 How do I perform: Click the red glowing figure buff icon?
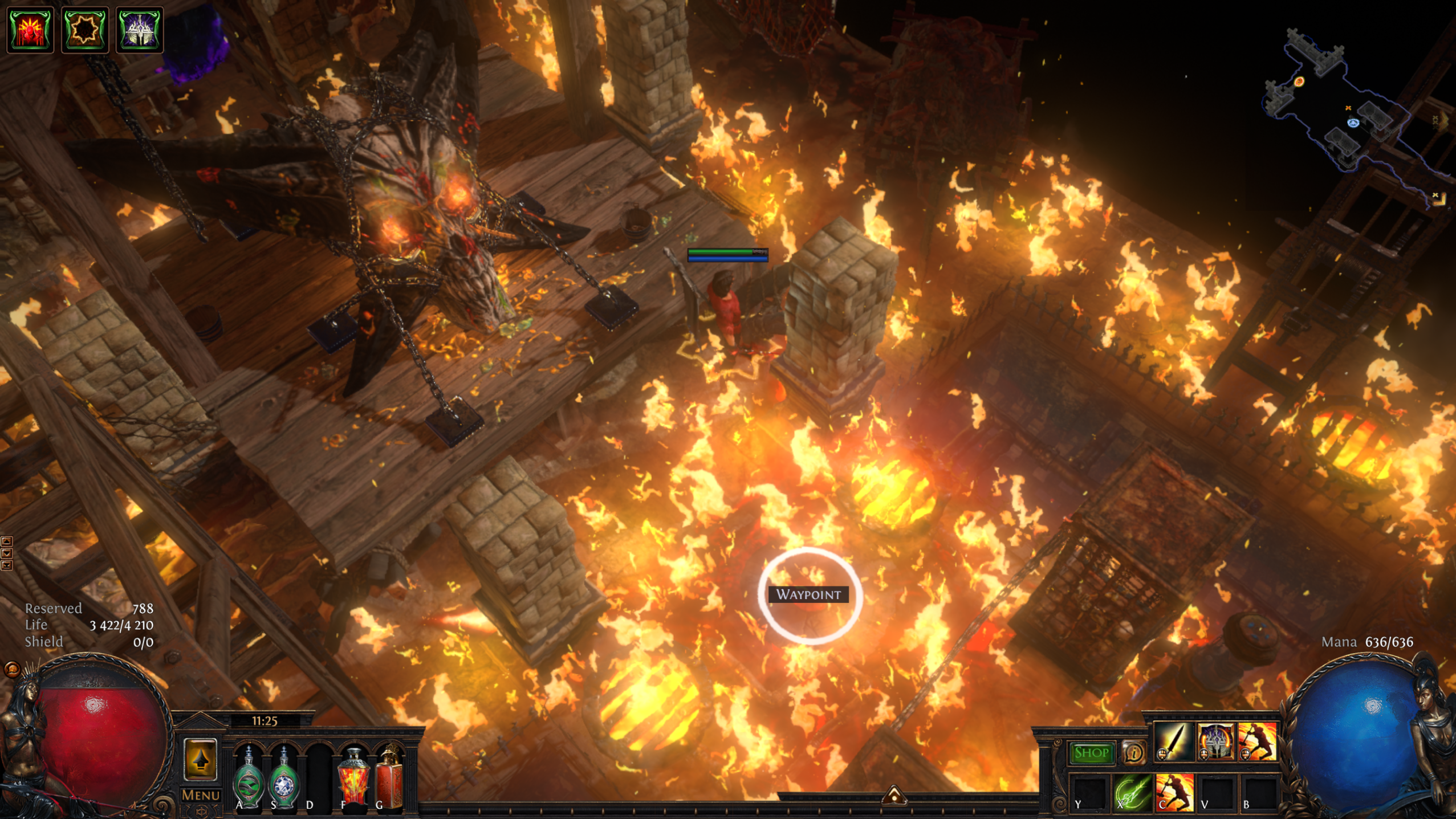click(x=30, y=30)
